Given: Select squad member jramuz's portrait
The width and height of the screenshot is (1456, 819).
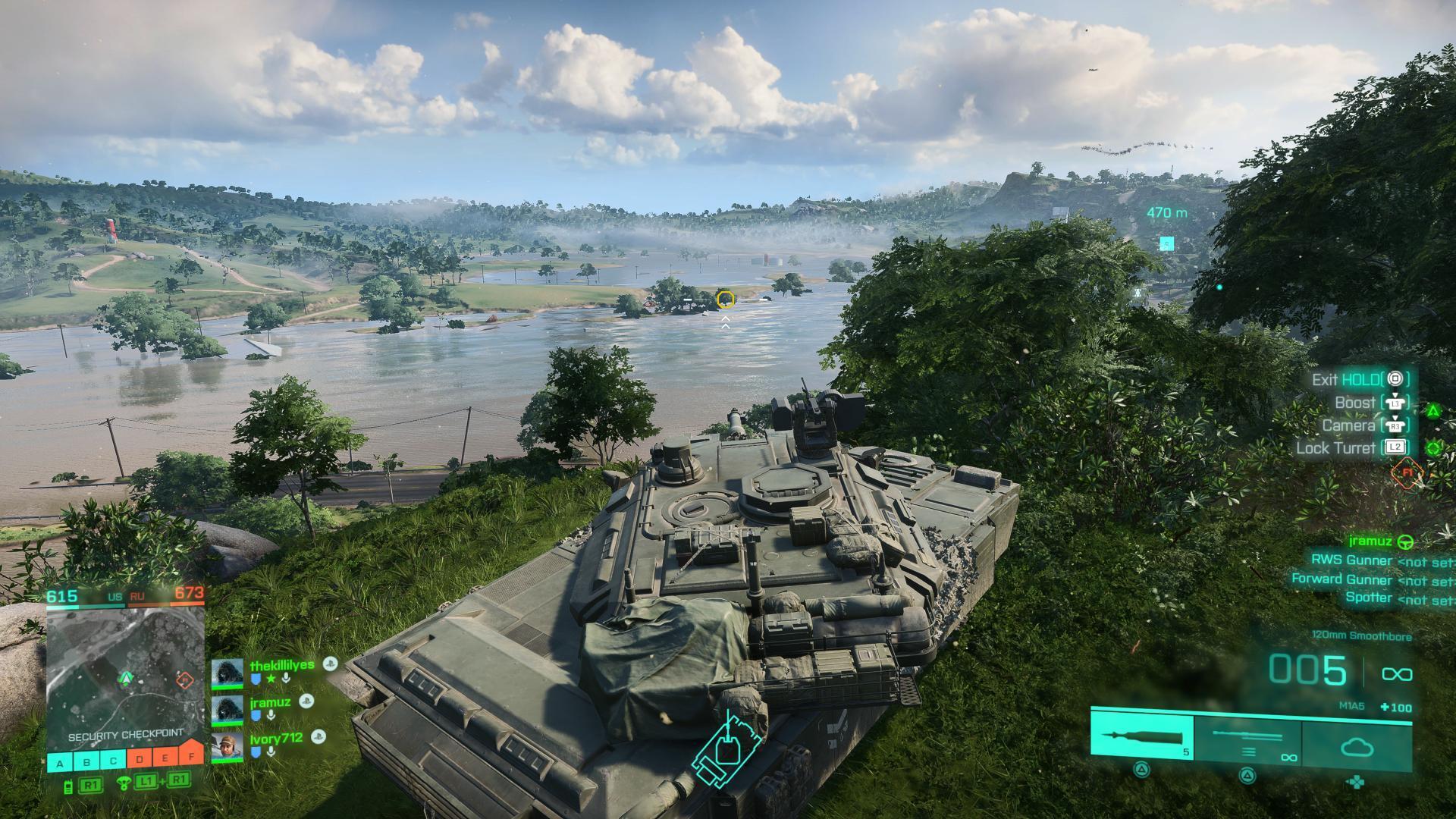Looking at the screenshot, I should [x=227, y=710].
